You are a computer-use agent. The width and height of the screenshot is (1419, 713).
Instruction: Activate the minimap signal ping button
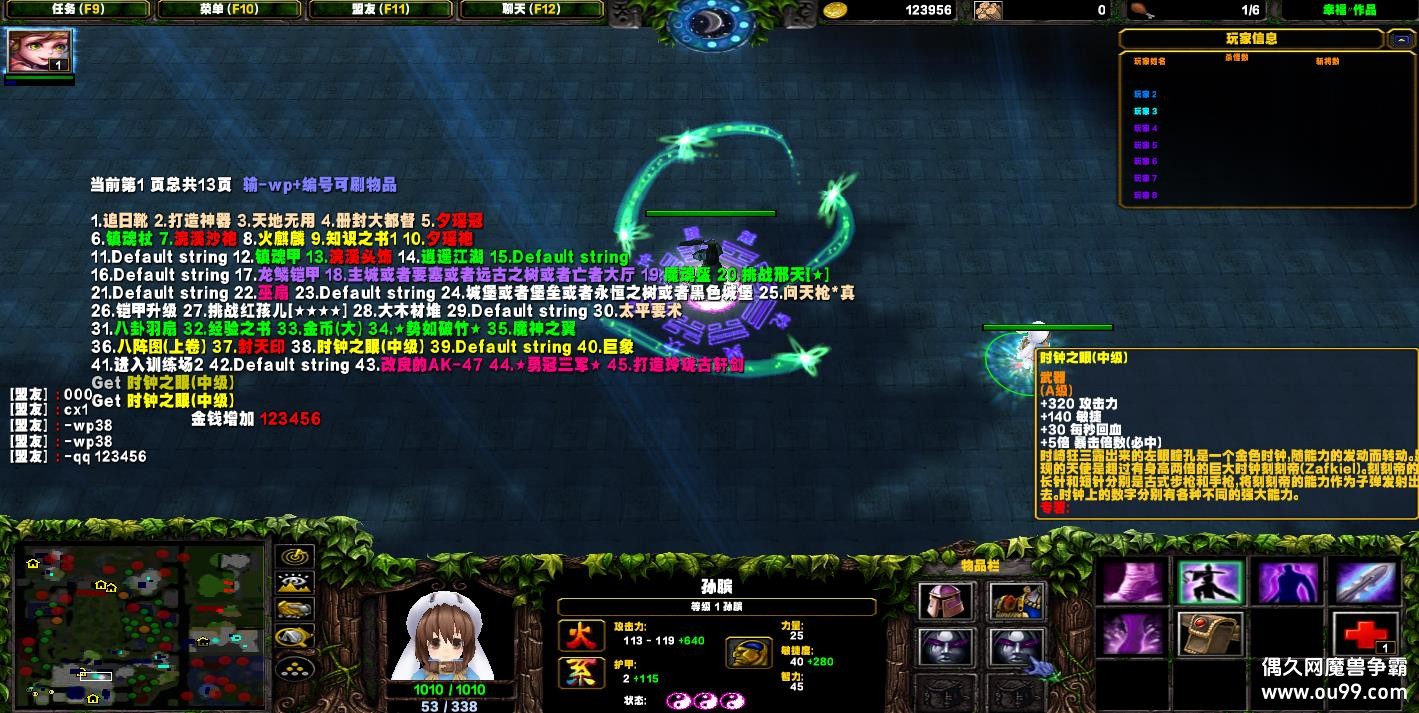[x=294, y=557]
